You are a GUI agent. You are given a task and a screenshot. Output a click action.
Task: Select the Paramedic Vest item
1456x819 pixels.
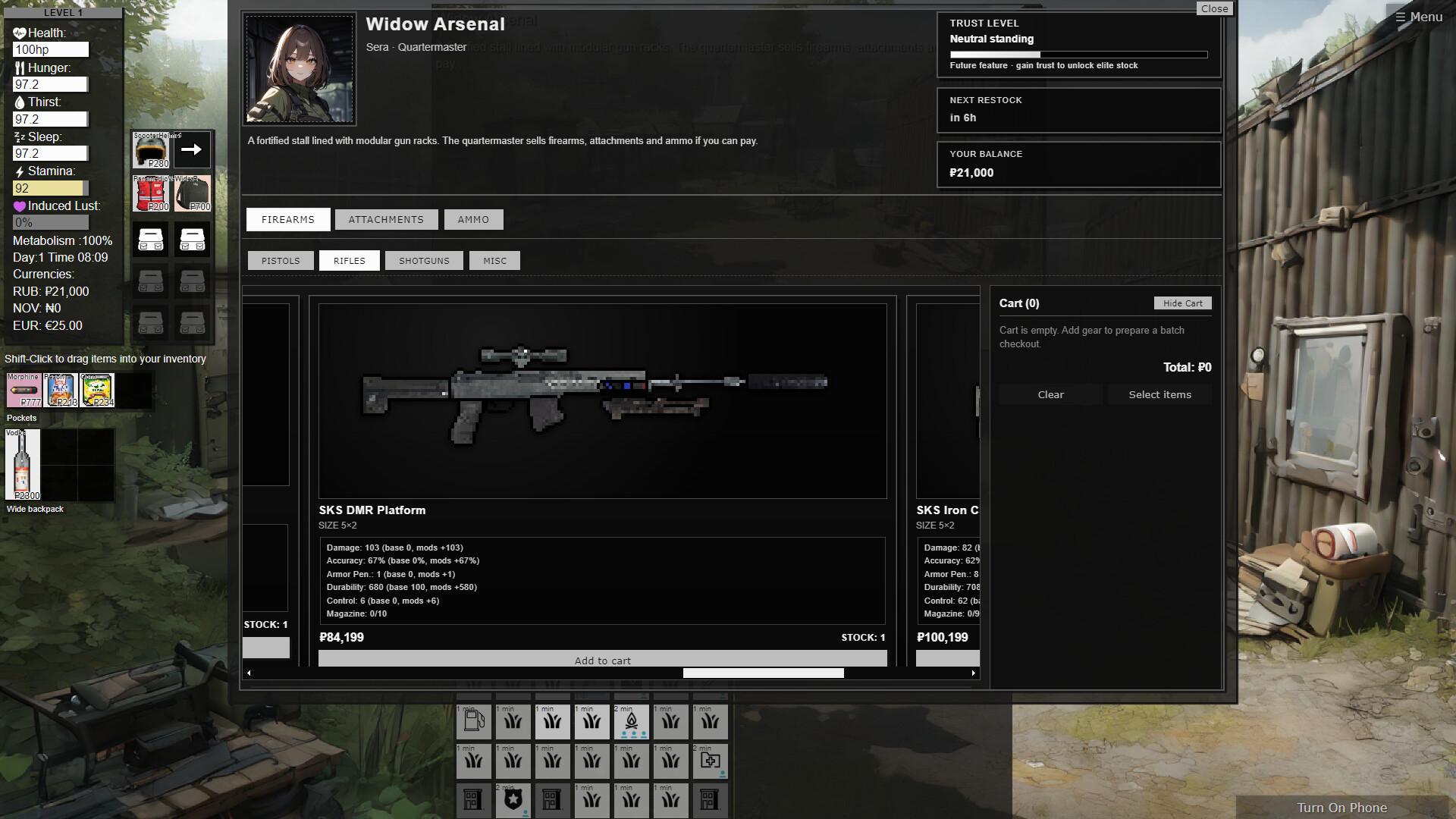150,193
